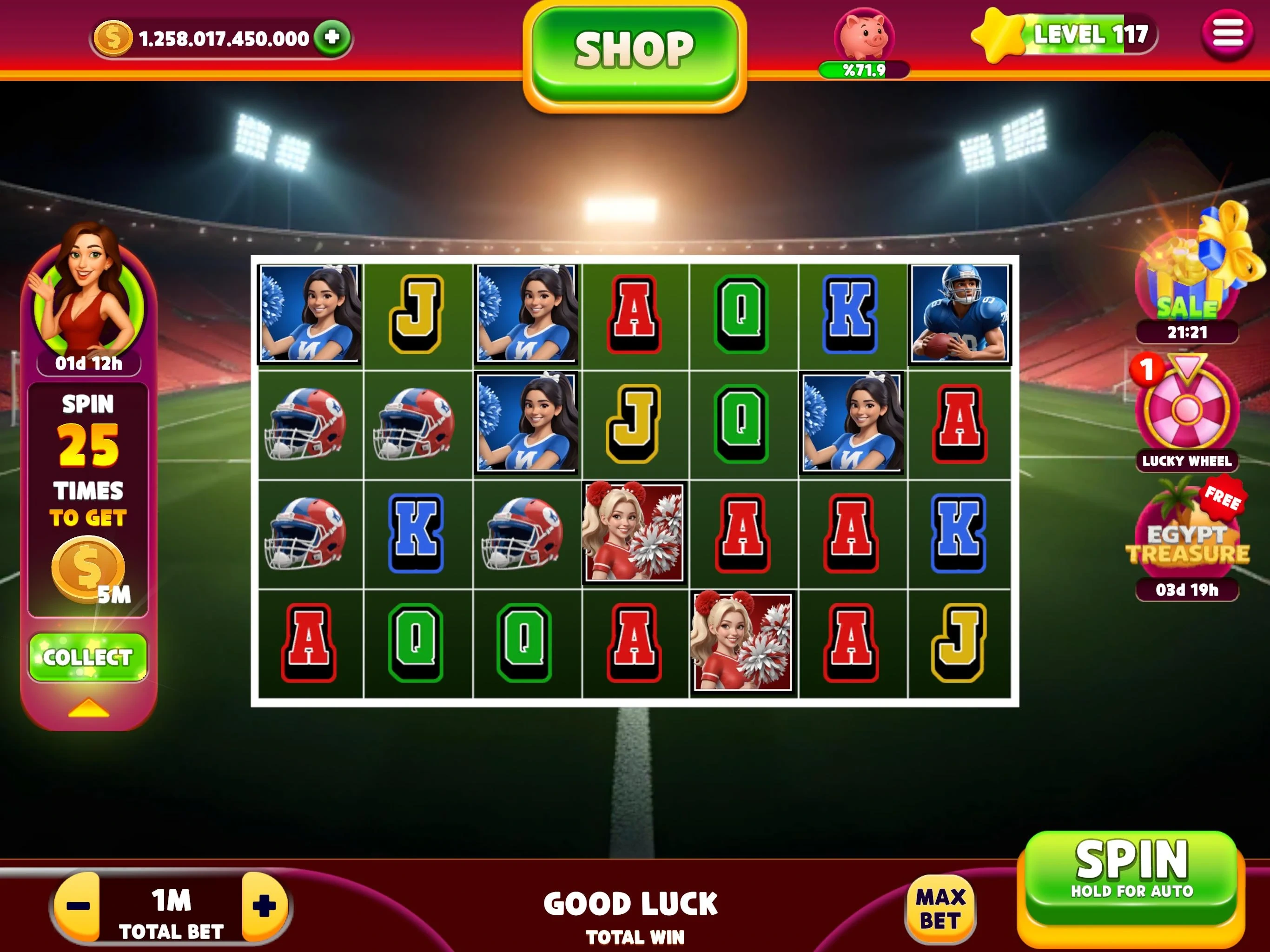Increase total bet with plus button
This screenshot has width=1270, height=952.
click(264, 906)
